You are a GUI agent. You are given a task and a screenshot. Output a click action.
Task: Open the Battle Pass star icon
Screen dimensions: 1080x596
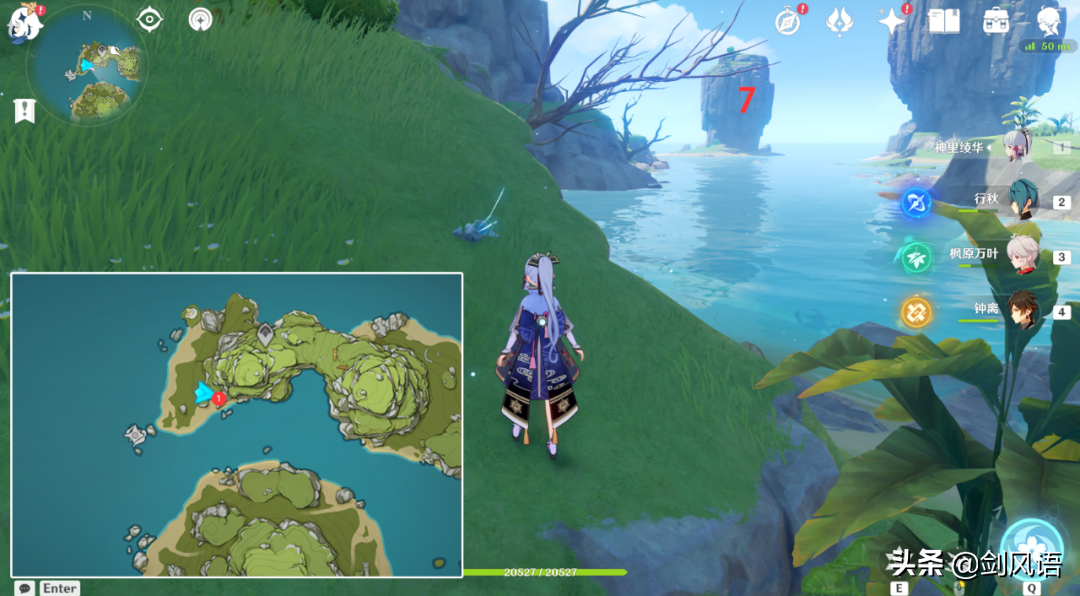890,21
